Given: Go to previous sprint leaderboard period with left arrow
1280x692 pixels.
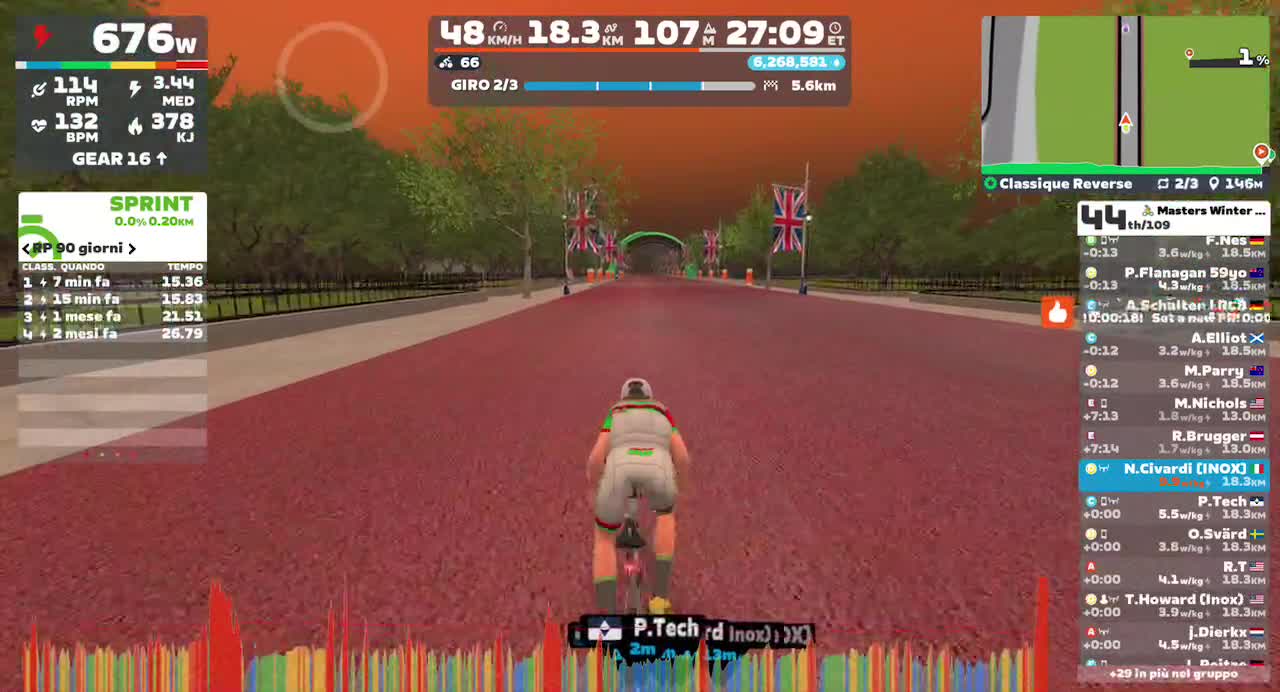Looking at the screenshot, I should [26, 248].
